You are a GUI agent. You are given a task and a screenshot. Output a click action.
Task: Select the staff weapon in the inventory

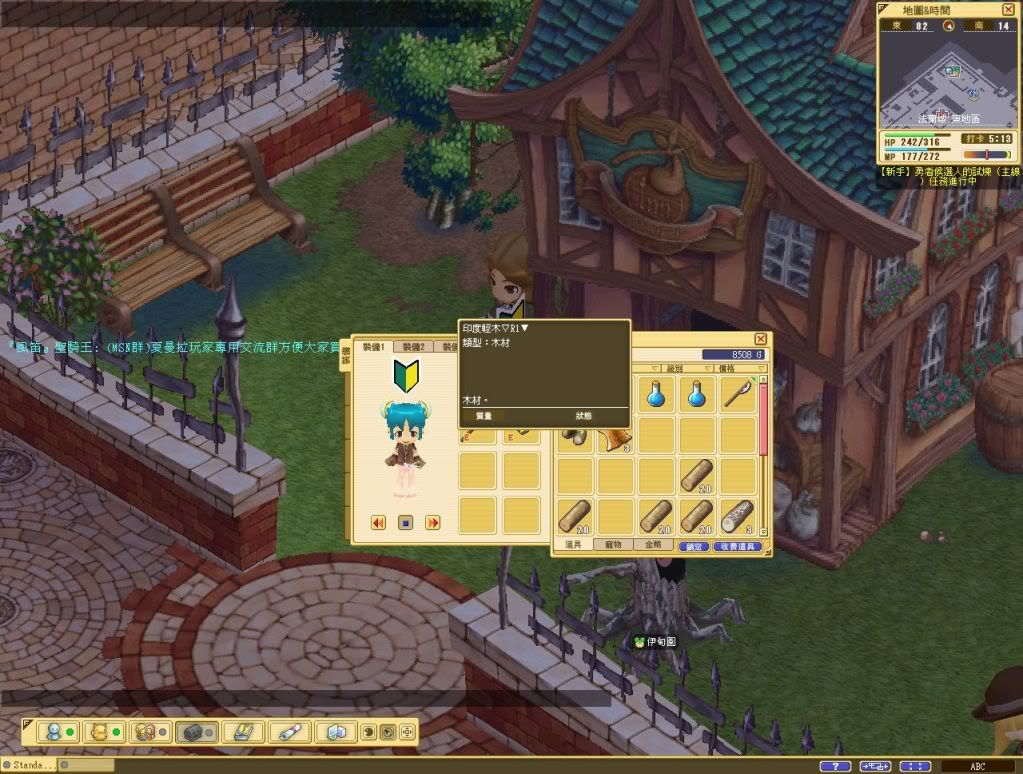click(x=737, y=394)
